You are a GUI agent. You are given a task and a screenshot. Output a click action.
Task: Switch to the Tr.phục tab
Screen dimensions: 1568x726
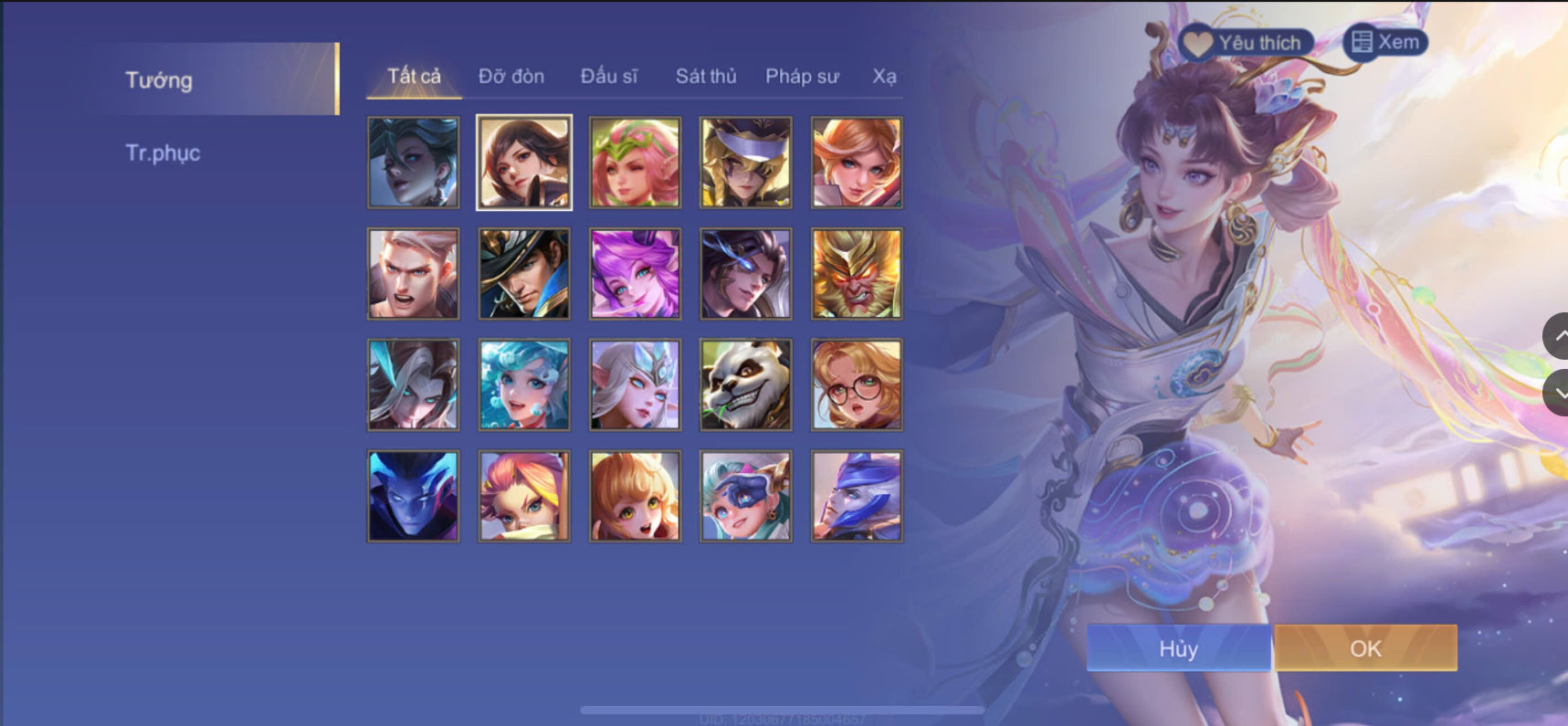tap(164, 153)
